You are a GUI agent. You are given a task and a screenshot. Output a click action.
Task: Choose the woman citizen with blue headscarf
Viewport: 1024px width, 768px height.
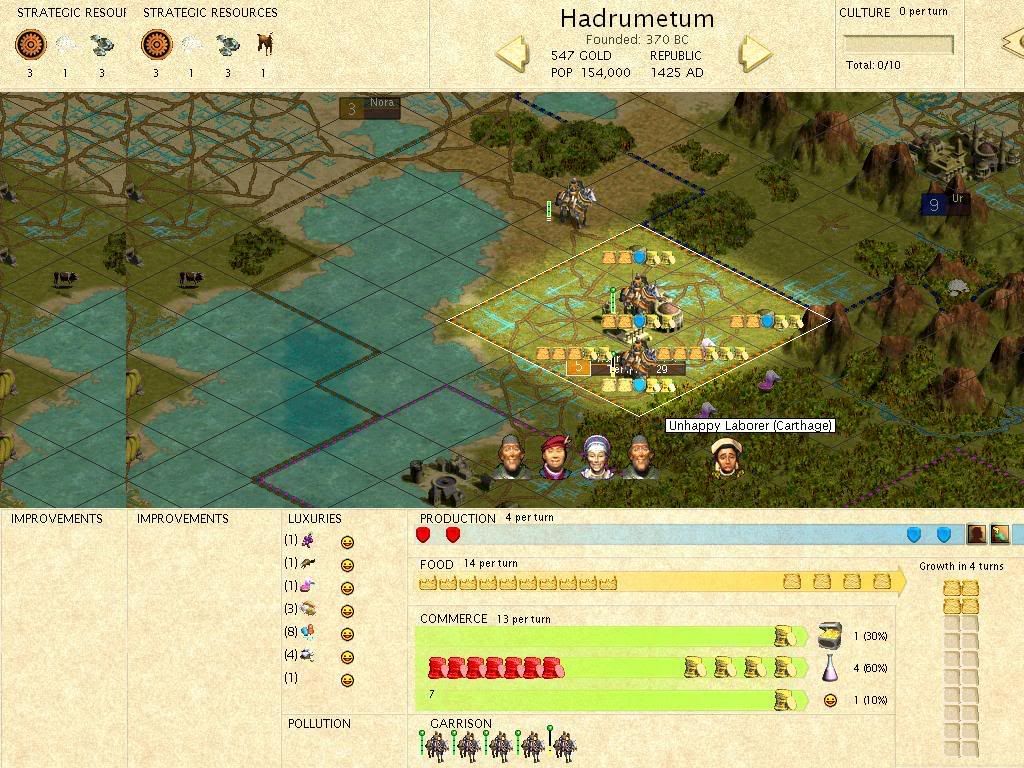point(597,457)
